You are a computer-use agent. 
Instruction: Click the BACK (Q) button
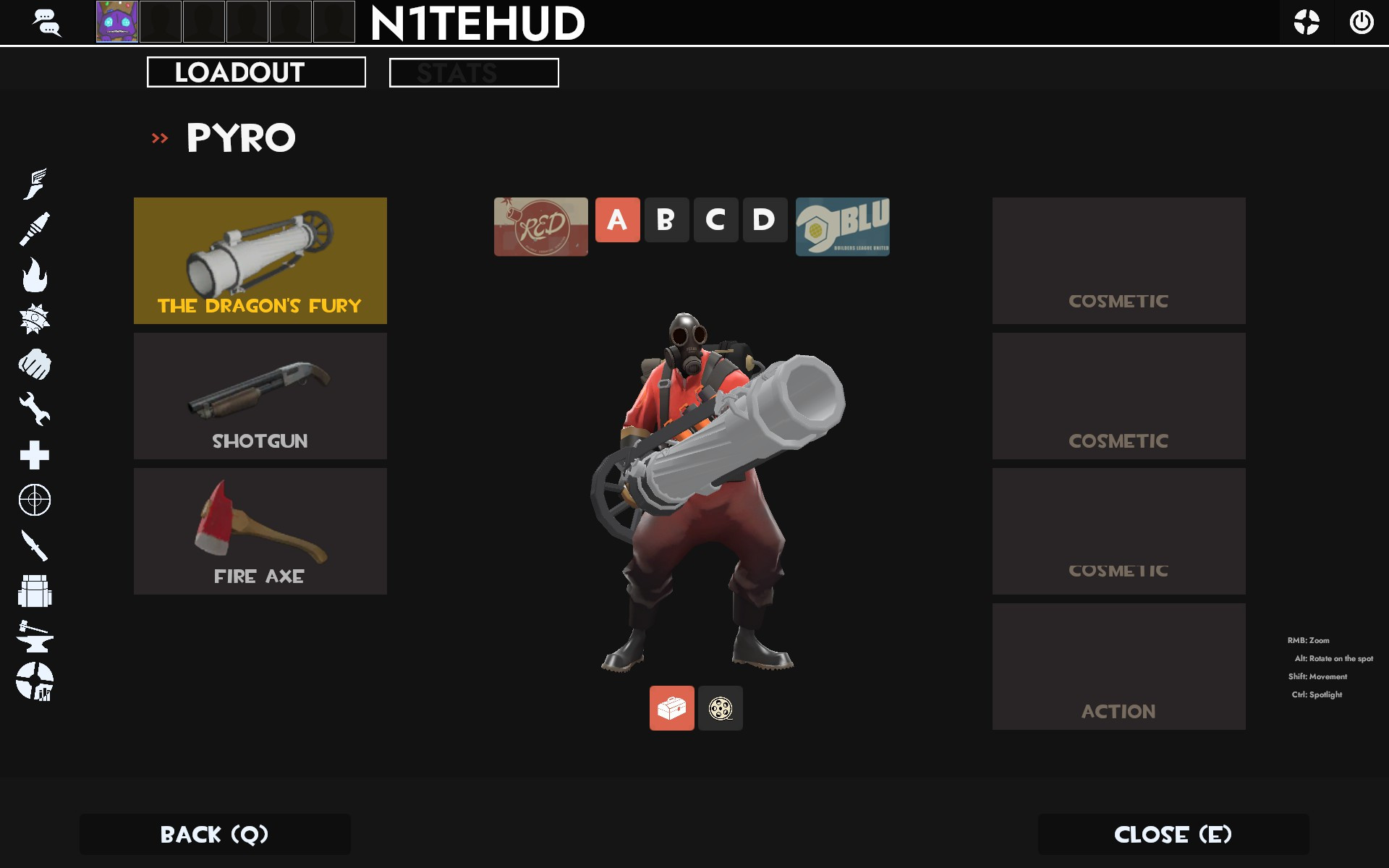214,834
